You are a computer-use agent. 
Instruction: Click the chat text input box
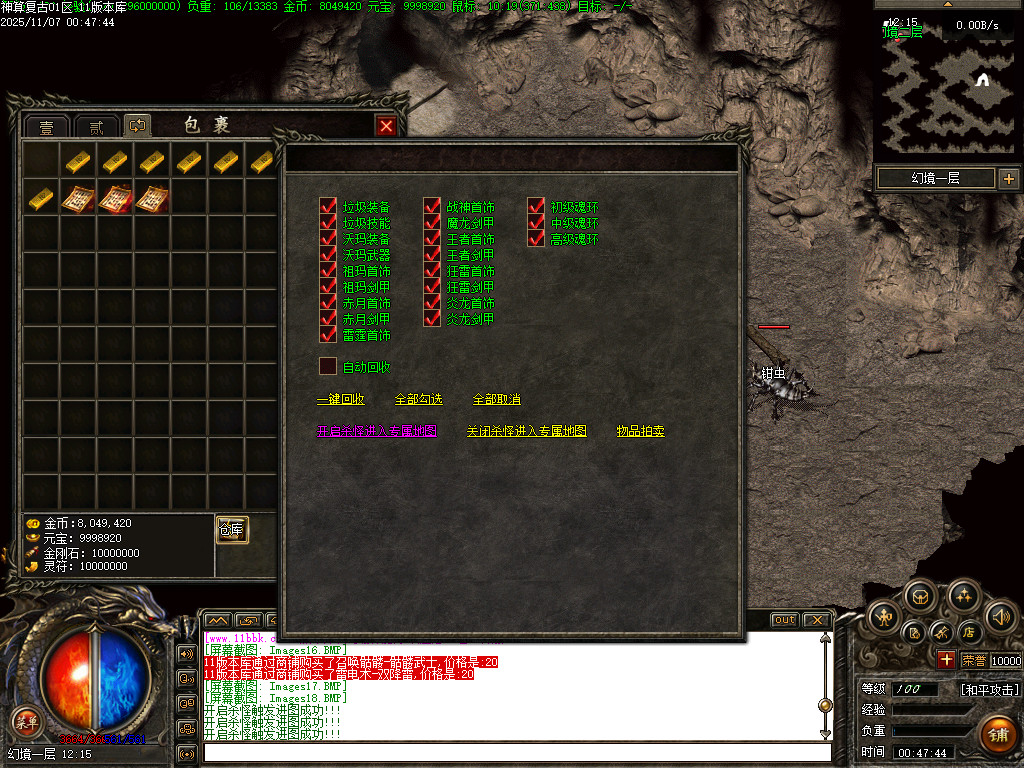515,752
